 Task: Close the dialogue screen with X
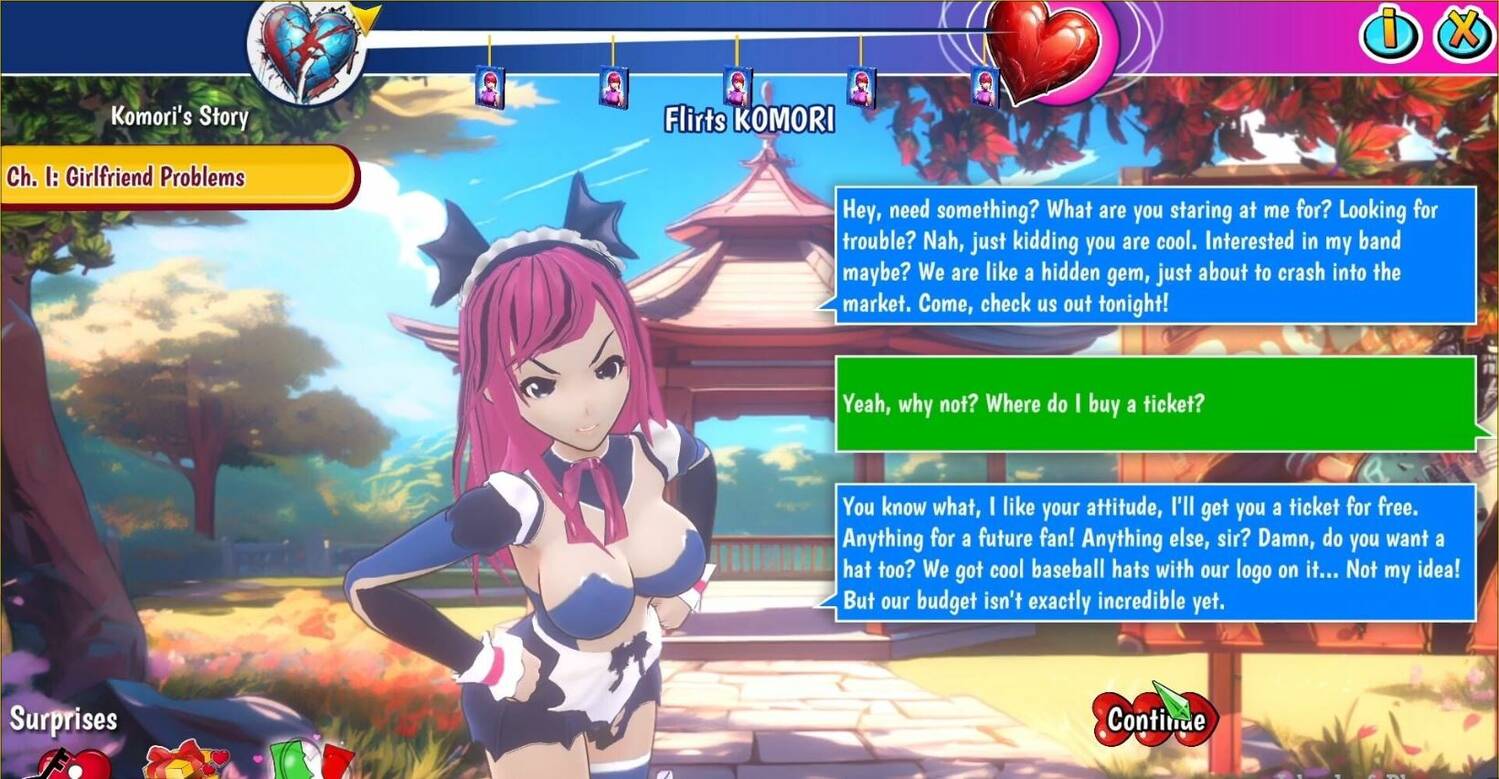(x=1463, y=33)
